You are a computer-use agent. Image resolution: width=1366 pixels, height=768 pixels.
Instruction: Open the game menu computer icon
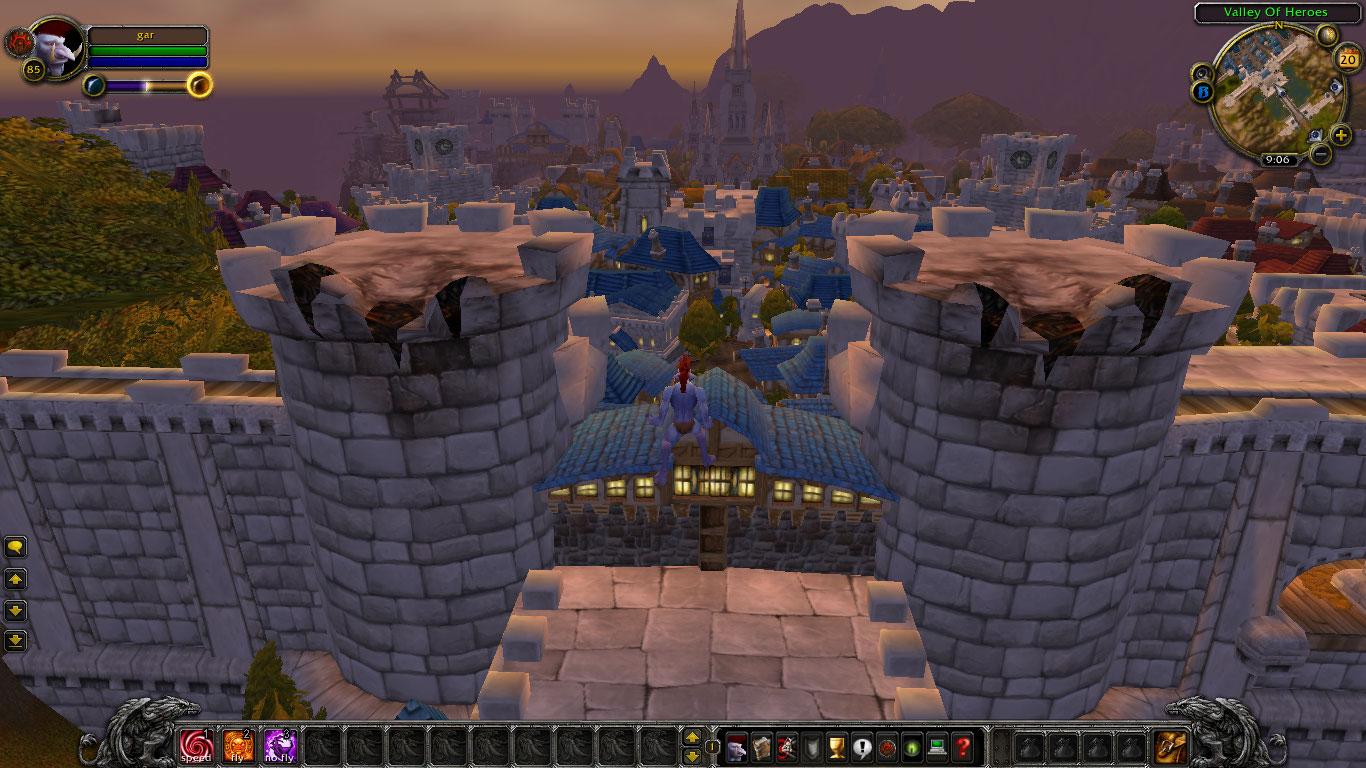(937, 747)
